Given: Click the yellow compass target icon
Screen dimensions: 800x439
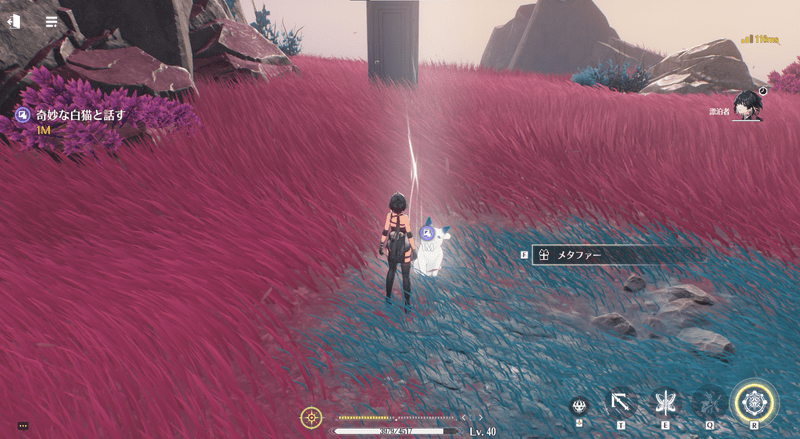Looking at the screenshot, I should (311, 417).
